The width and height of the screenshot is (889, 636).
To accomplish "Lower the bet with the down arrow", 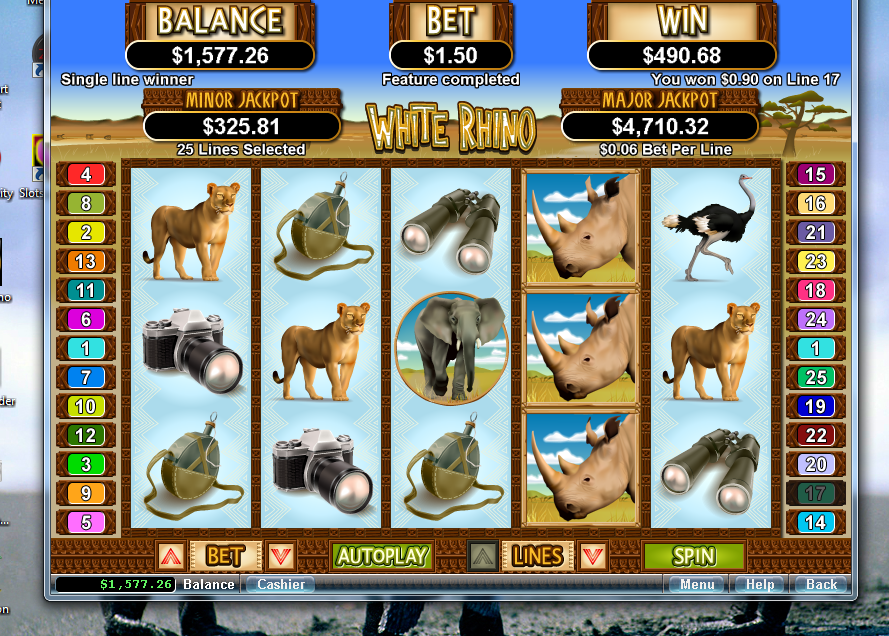I will pos(280,556).
